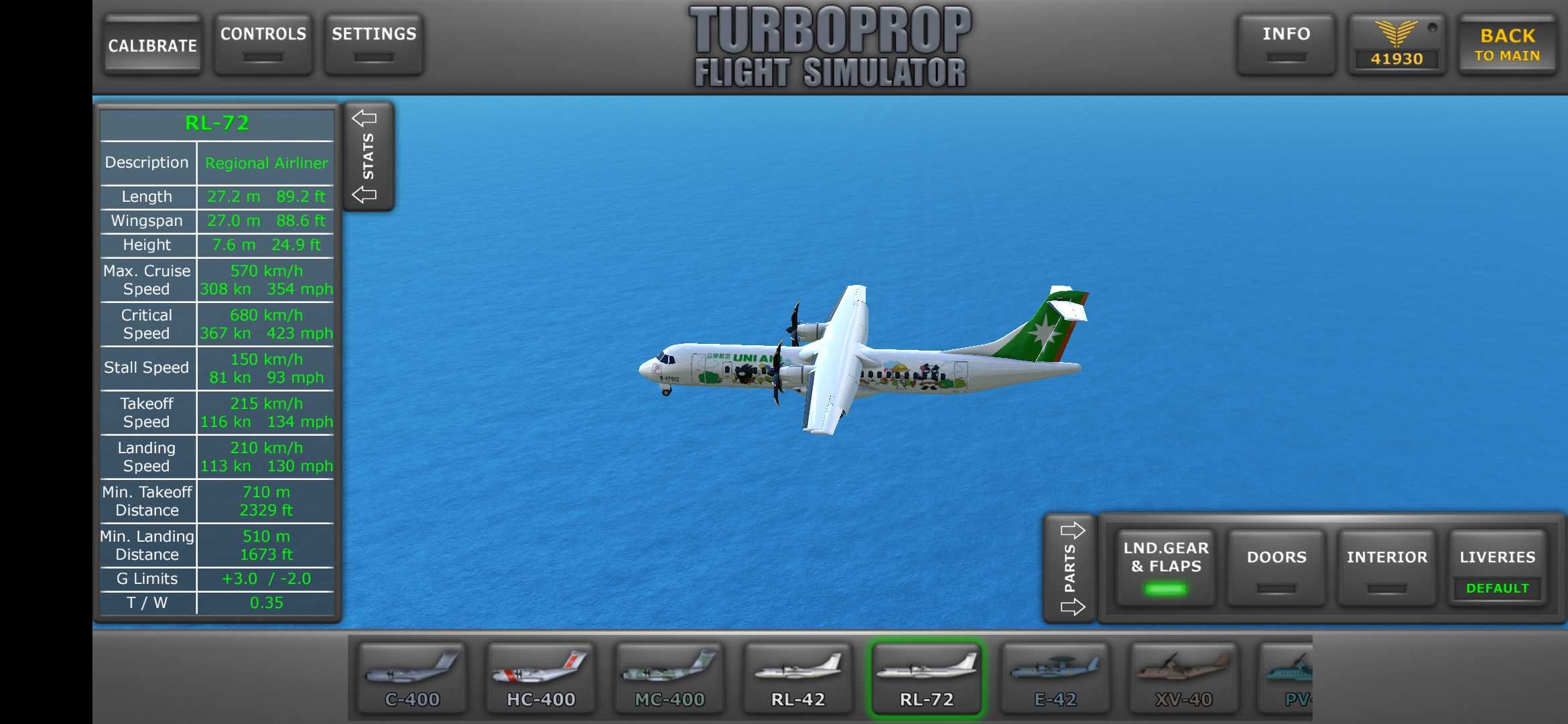Toggle Lnd.Gear & Flaps

click(x=1166, y=567)
